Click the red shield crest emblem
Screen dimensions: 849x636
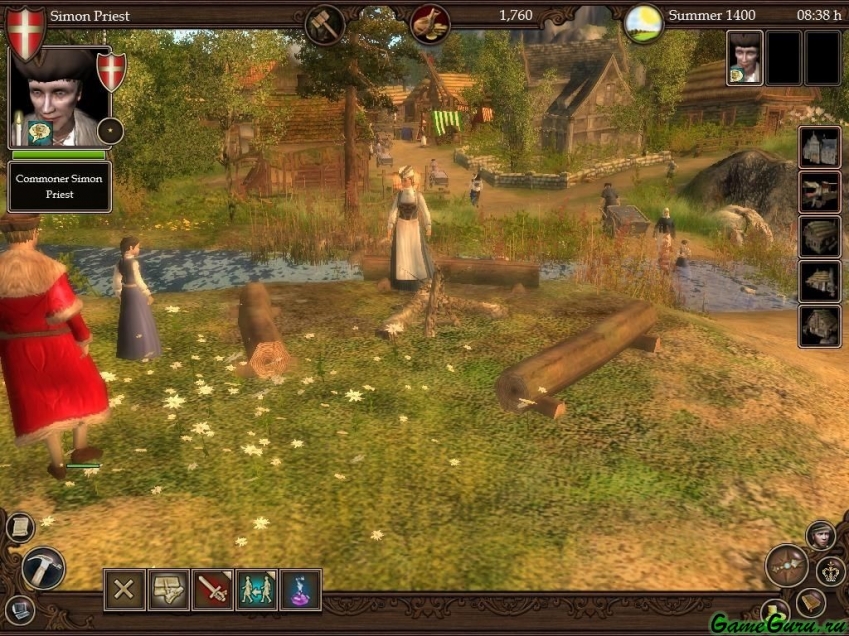26,32
